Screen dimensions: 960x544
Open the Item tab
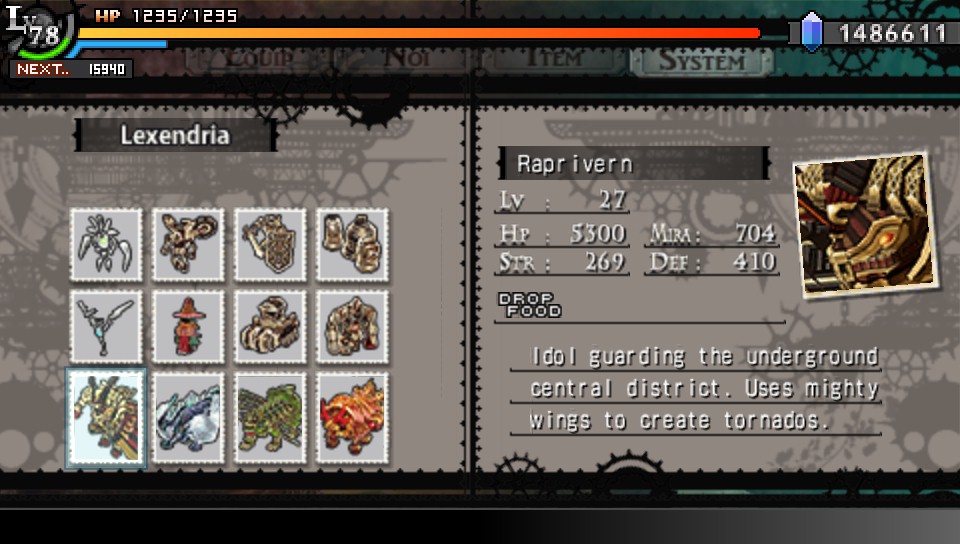pyautogui.click(x=553, y=60)
